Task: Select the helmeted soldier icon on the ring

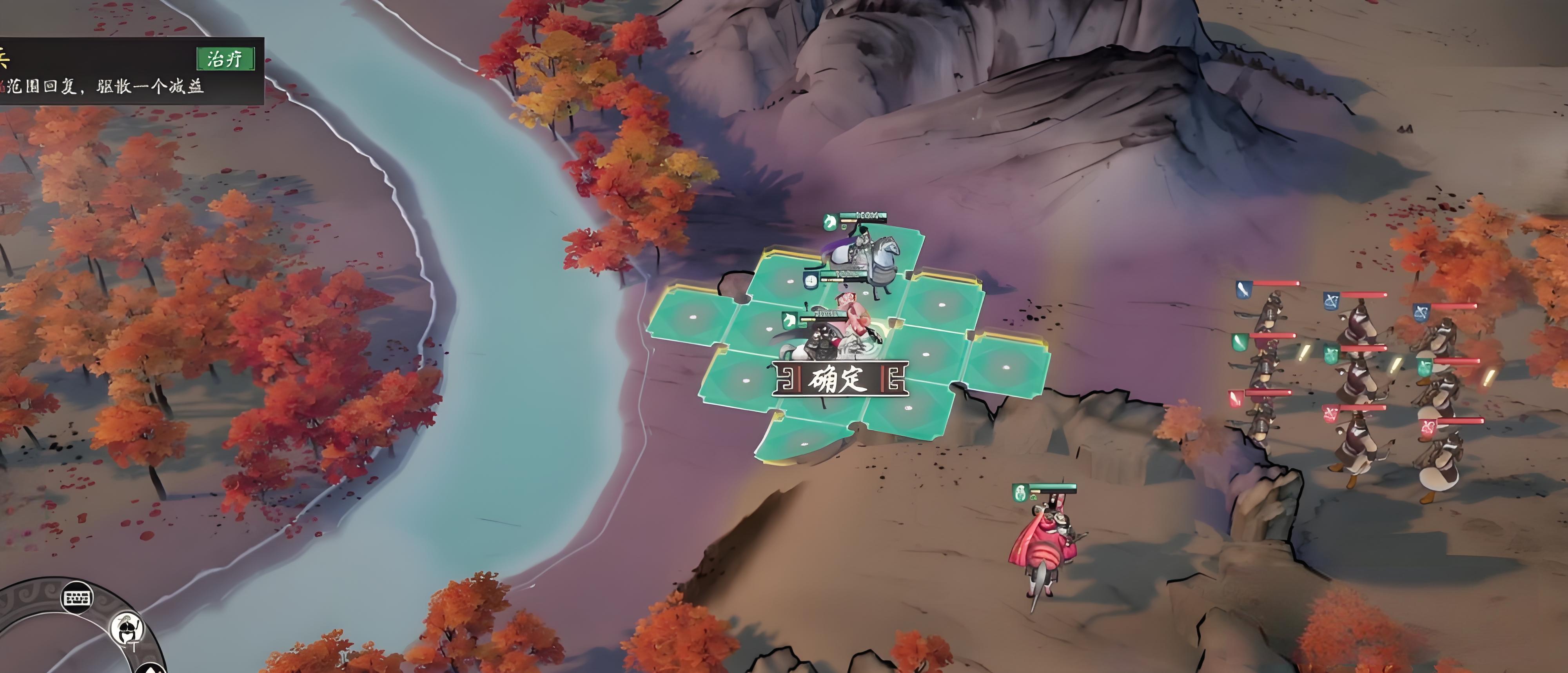Action: coord(127,629)
